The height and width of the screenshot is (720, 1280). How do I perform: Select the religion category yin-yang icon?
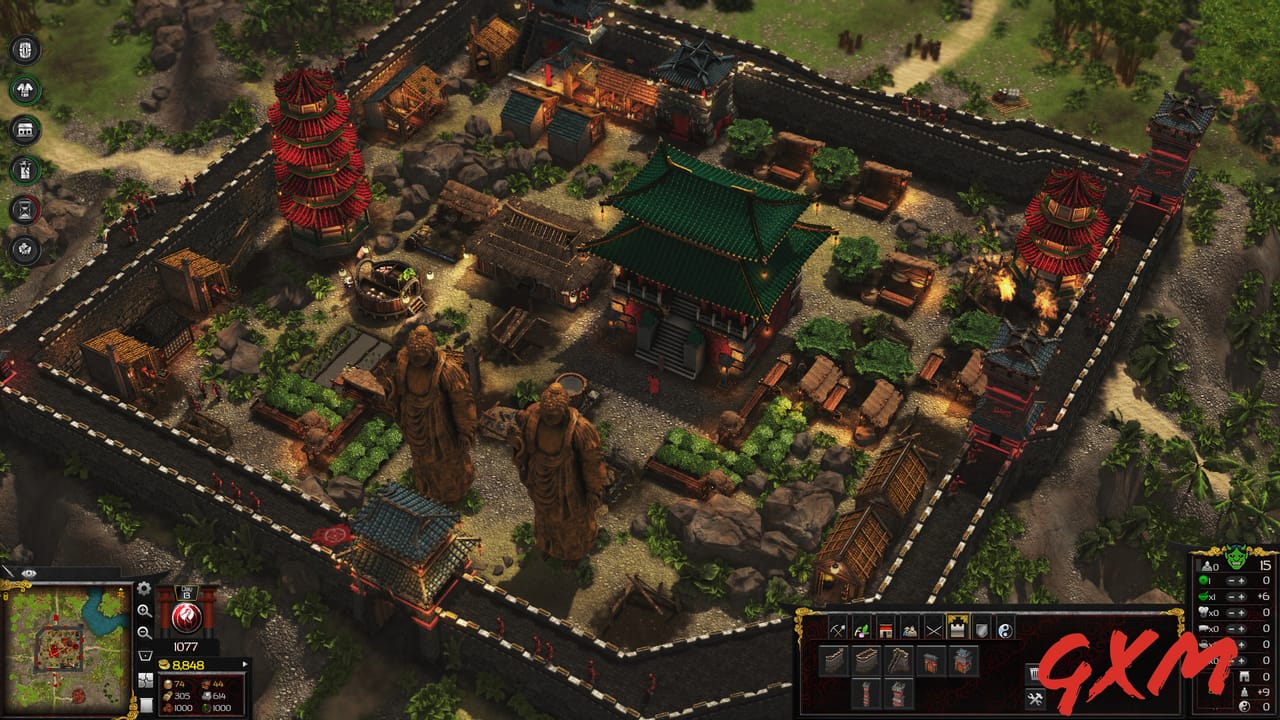(1005, 629)
